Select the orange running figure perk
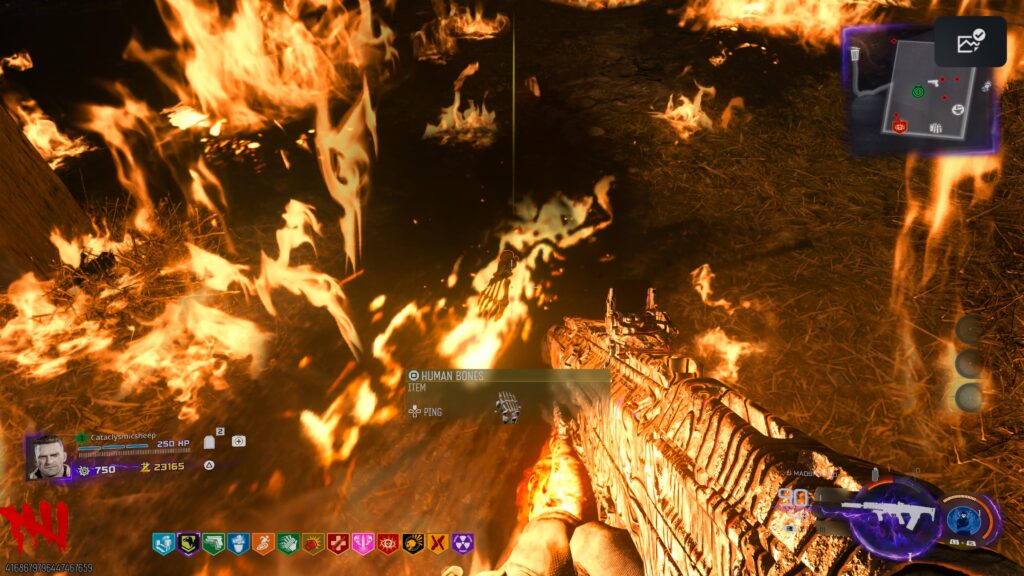The image size is (1024, 576). point(262,544)
